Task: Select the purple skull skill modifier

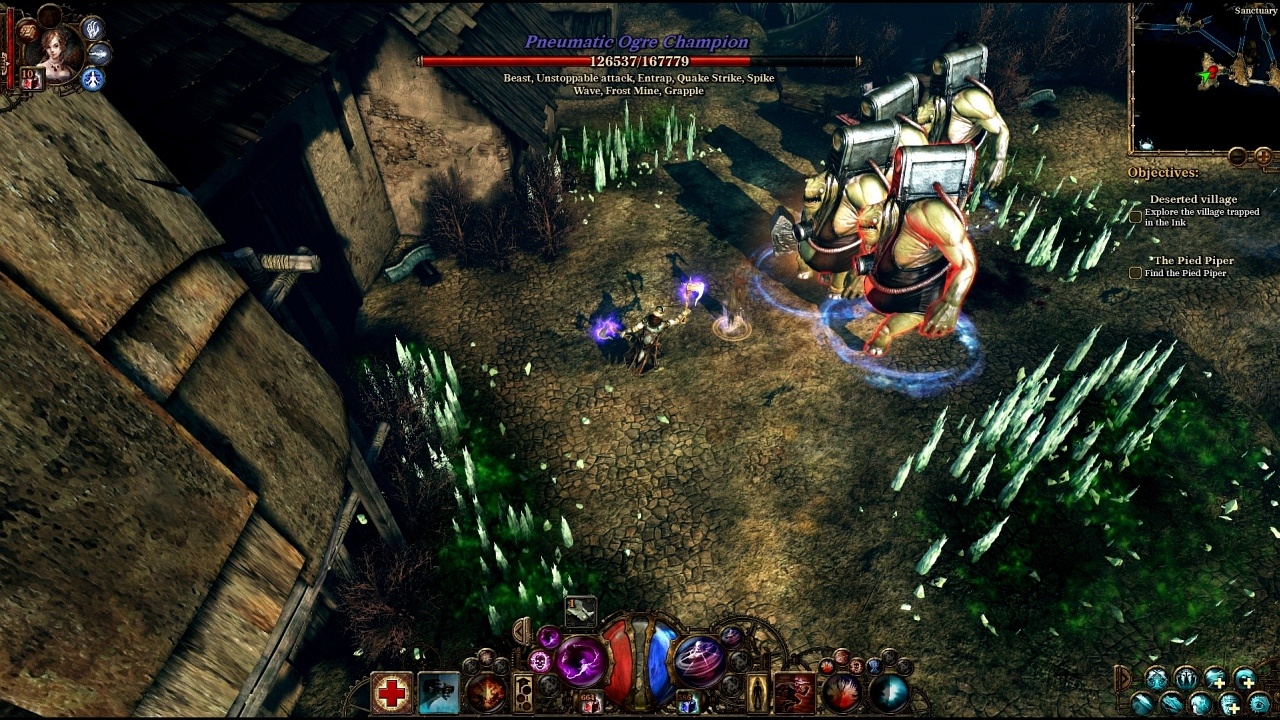Action: [x=541, y=661]
